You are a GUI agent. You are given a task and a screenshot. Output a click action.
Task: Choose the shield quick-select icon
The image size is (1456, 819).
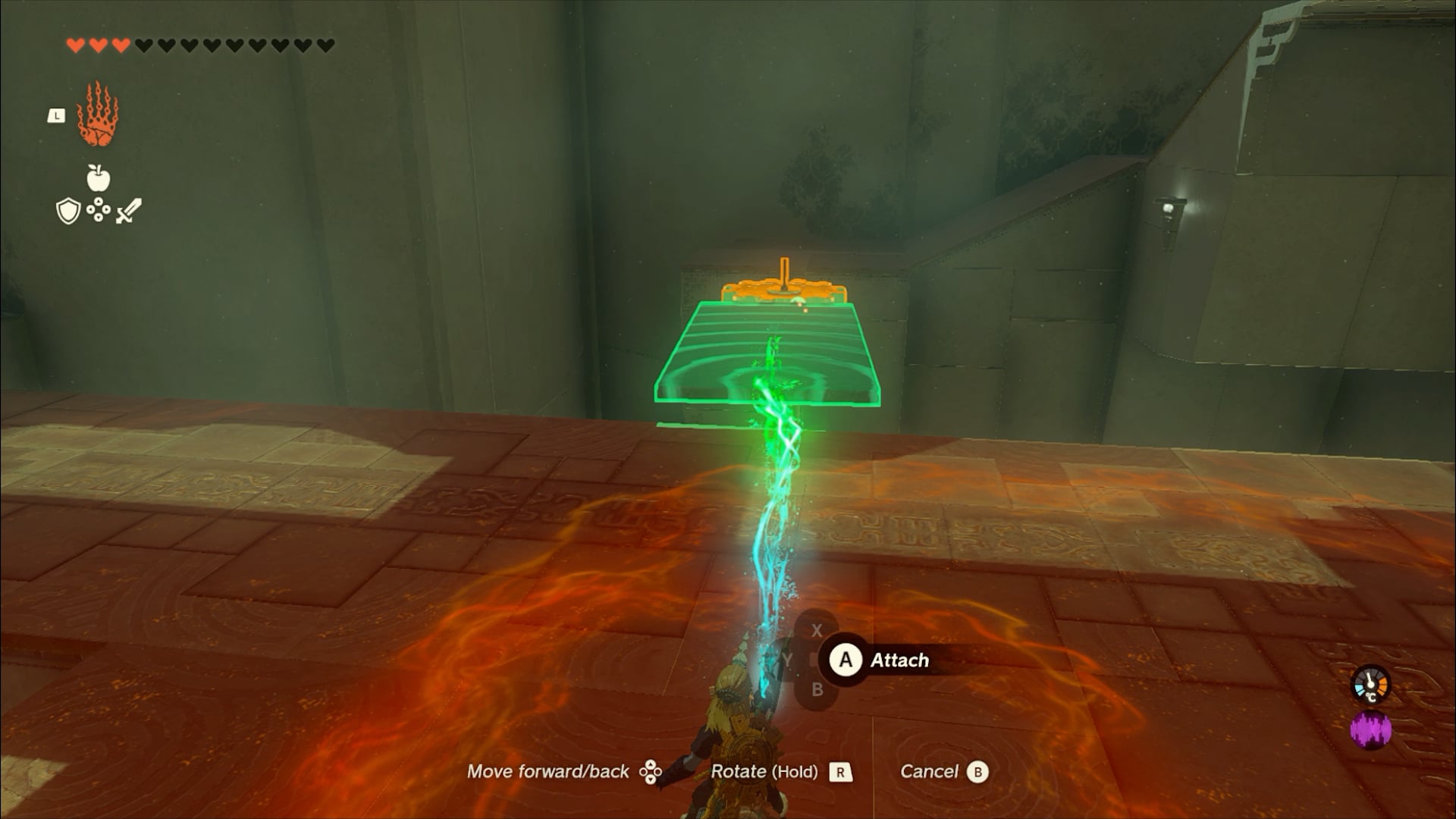tap(68, 211)
